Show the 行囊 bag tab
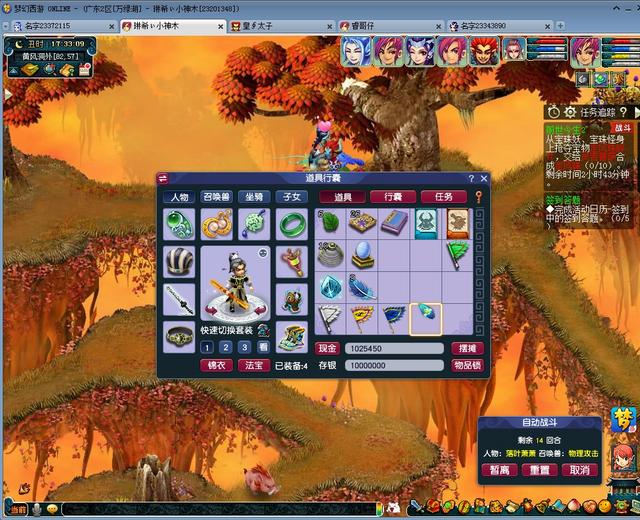Viewport: 640px width, 520px height. [393, 197]
